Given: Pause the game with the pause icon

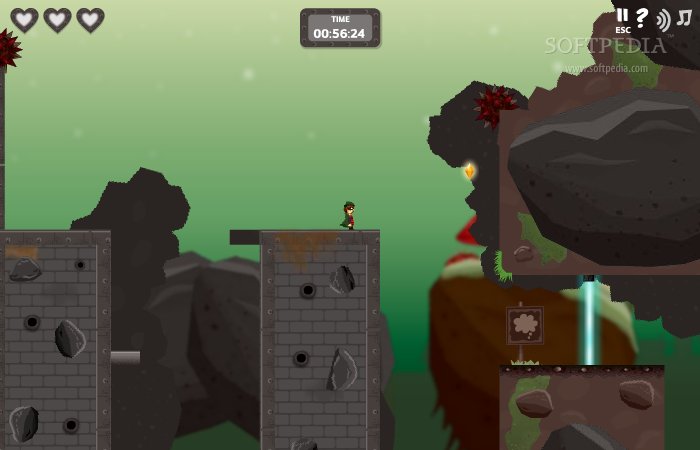Looking at the screenshot, I should tap(622, 16).
